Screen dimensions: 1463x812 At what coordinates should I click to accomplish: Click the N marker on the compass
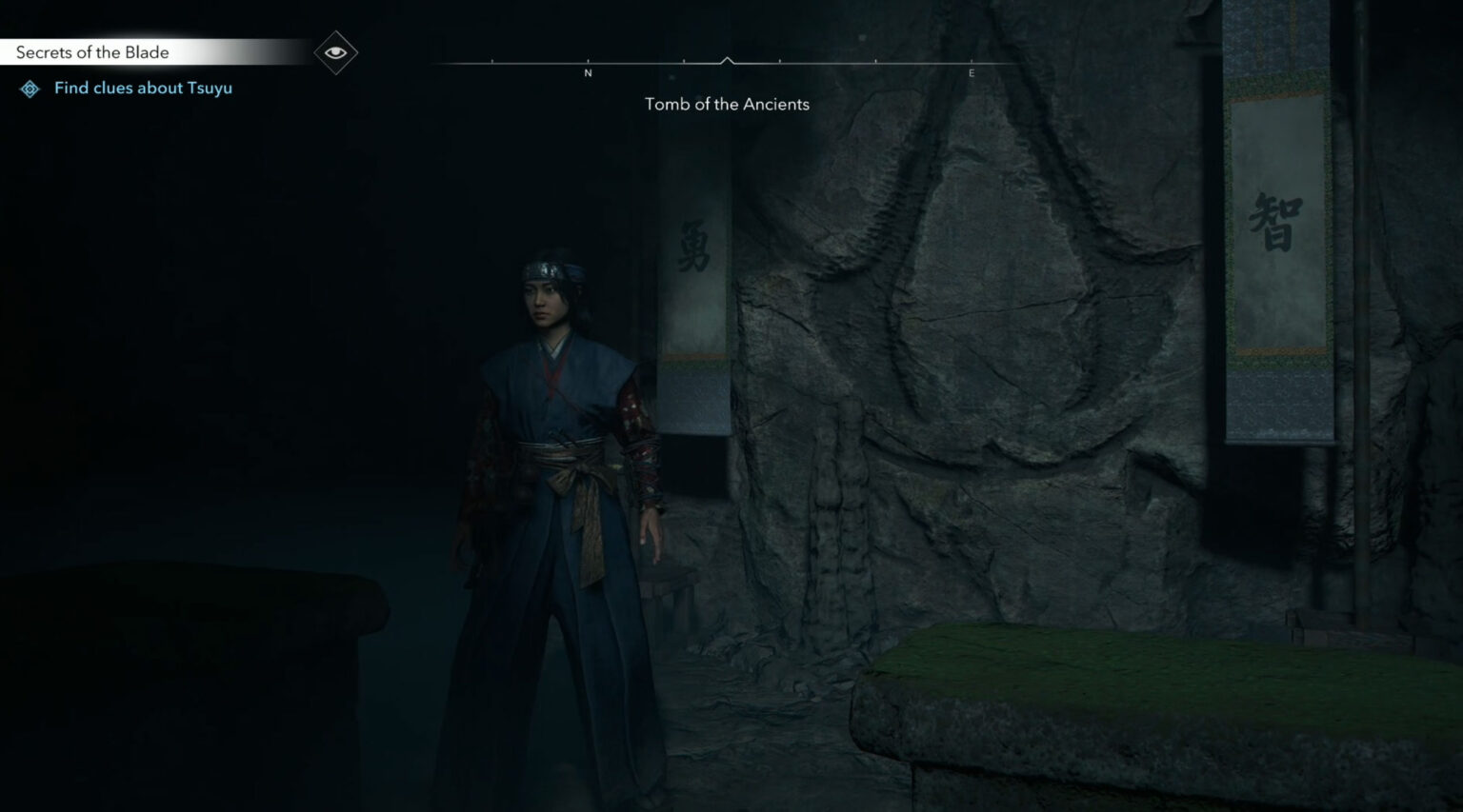(588, 72)
